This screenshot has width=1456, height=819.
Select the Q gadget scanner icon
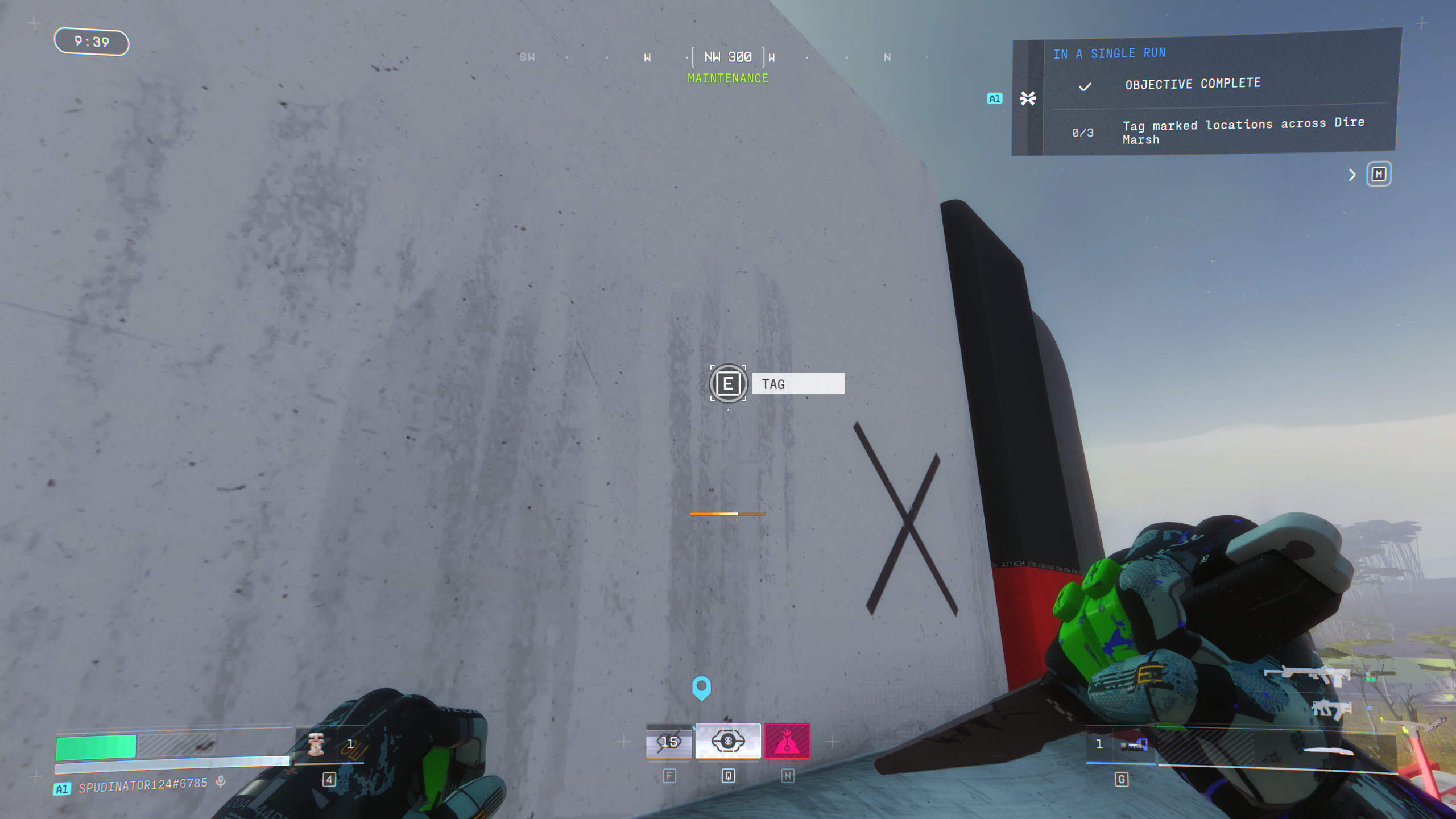pos(729,741)
